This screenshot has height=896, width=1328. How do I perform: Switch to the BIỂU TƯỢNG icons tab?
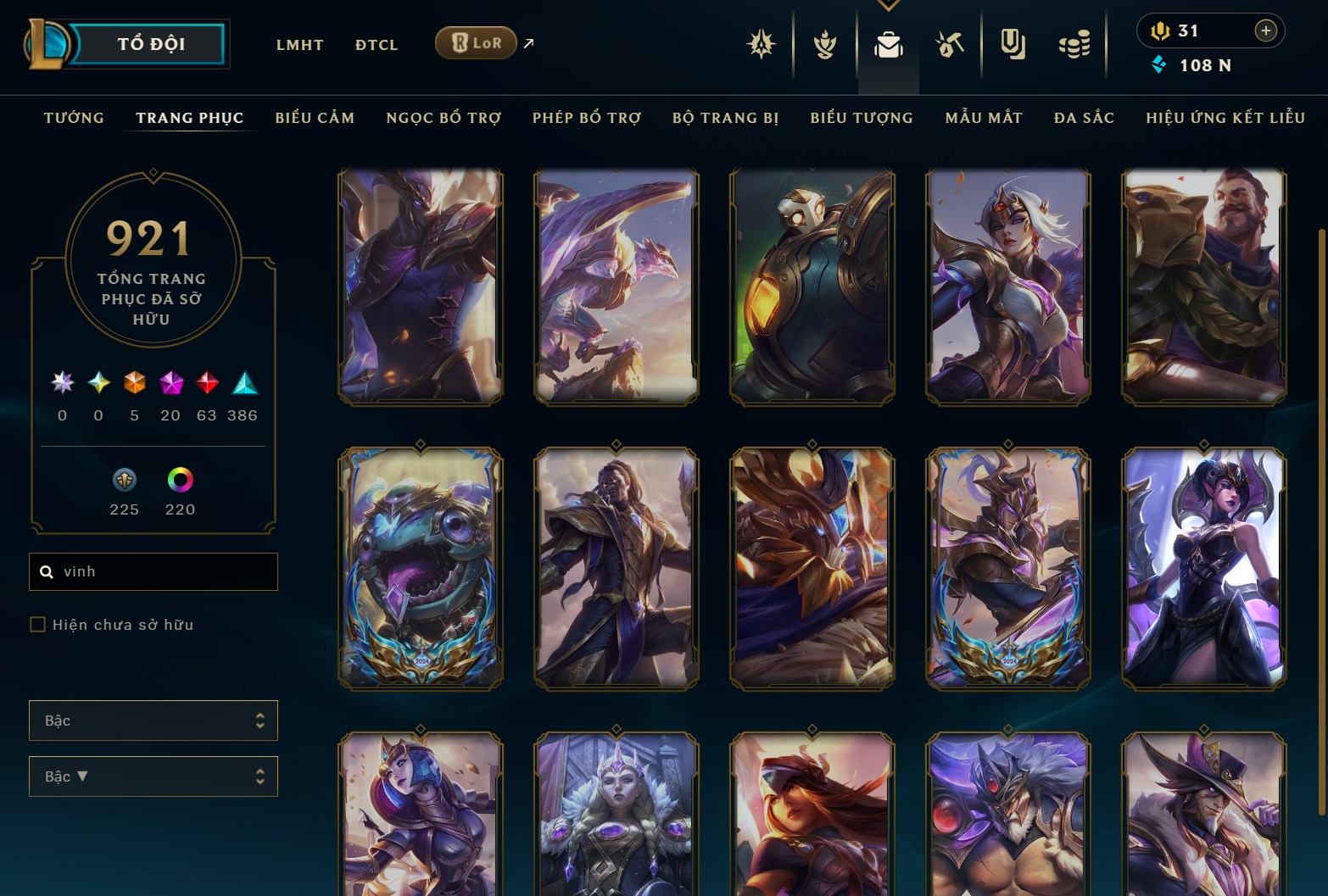(862, 118)
